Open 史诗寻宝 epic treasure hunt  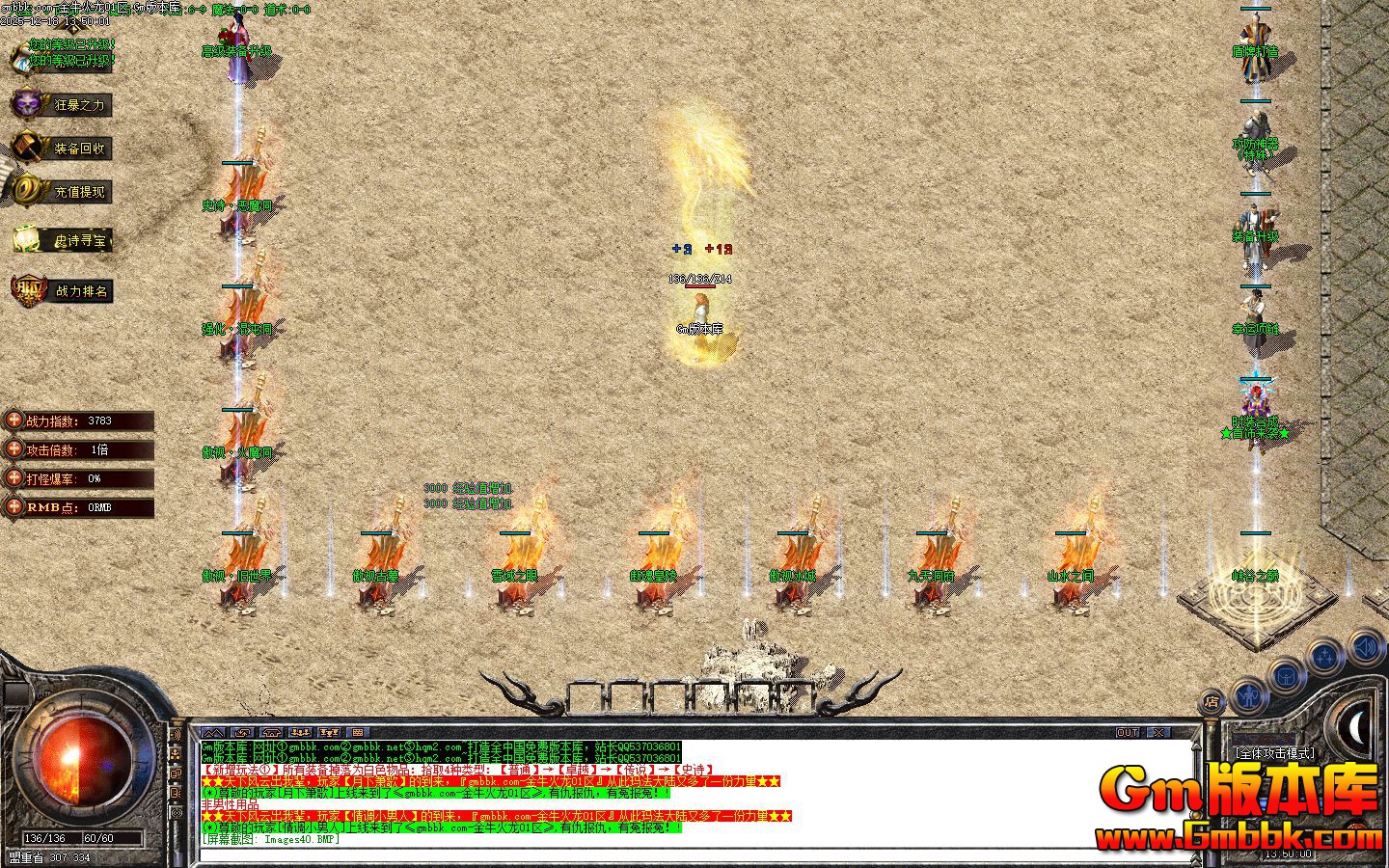[62, 240]
